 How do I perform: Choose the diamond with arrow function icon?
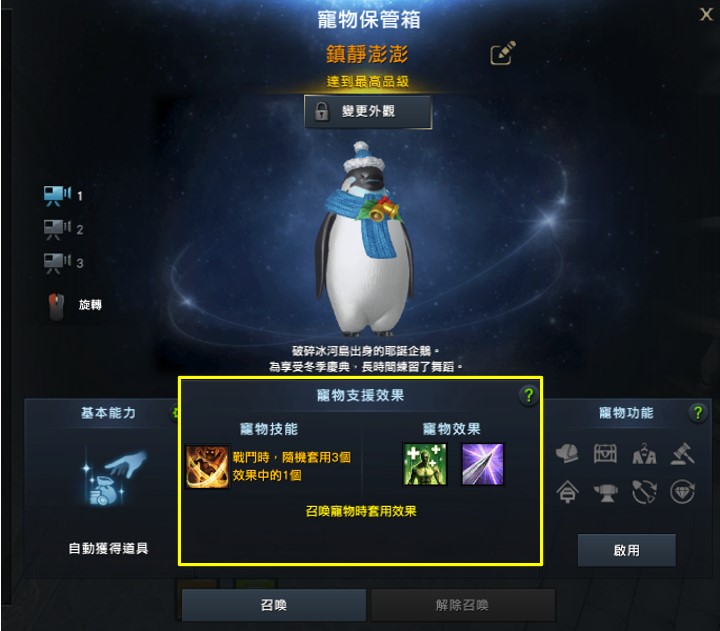point(682,493)
